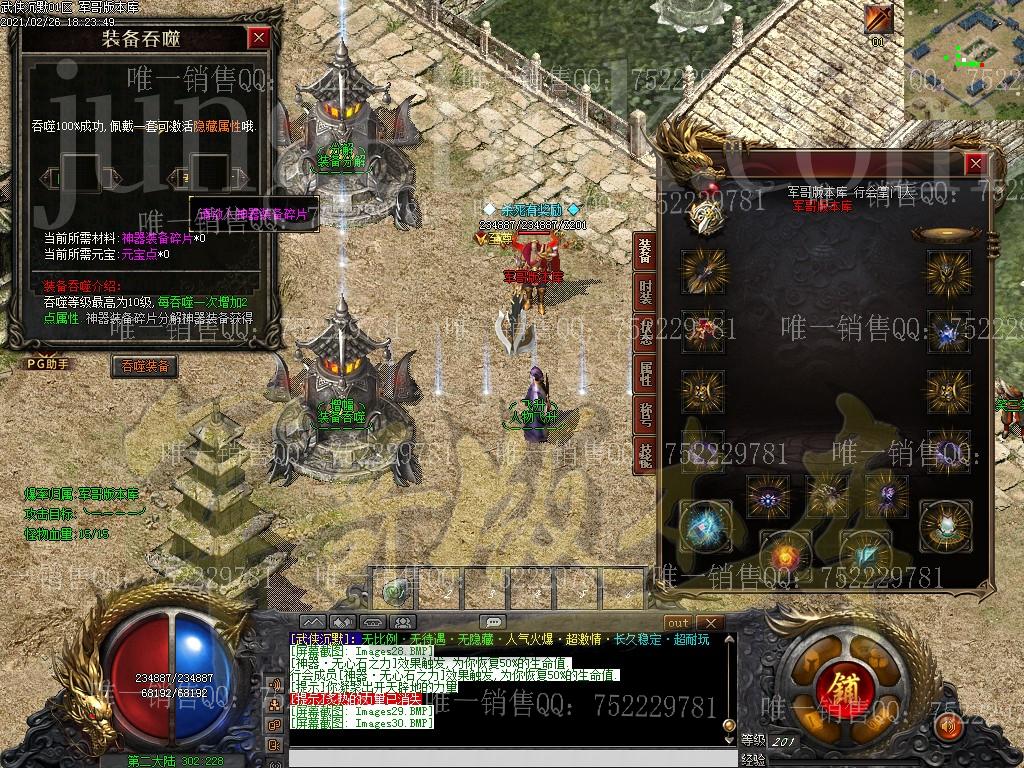Switch to the 装备 tab
Viewport: 1024px width, 768px height.
645,252
